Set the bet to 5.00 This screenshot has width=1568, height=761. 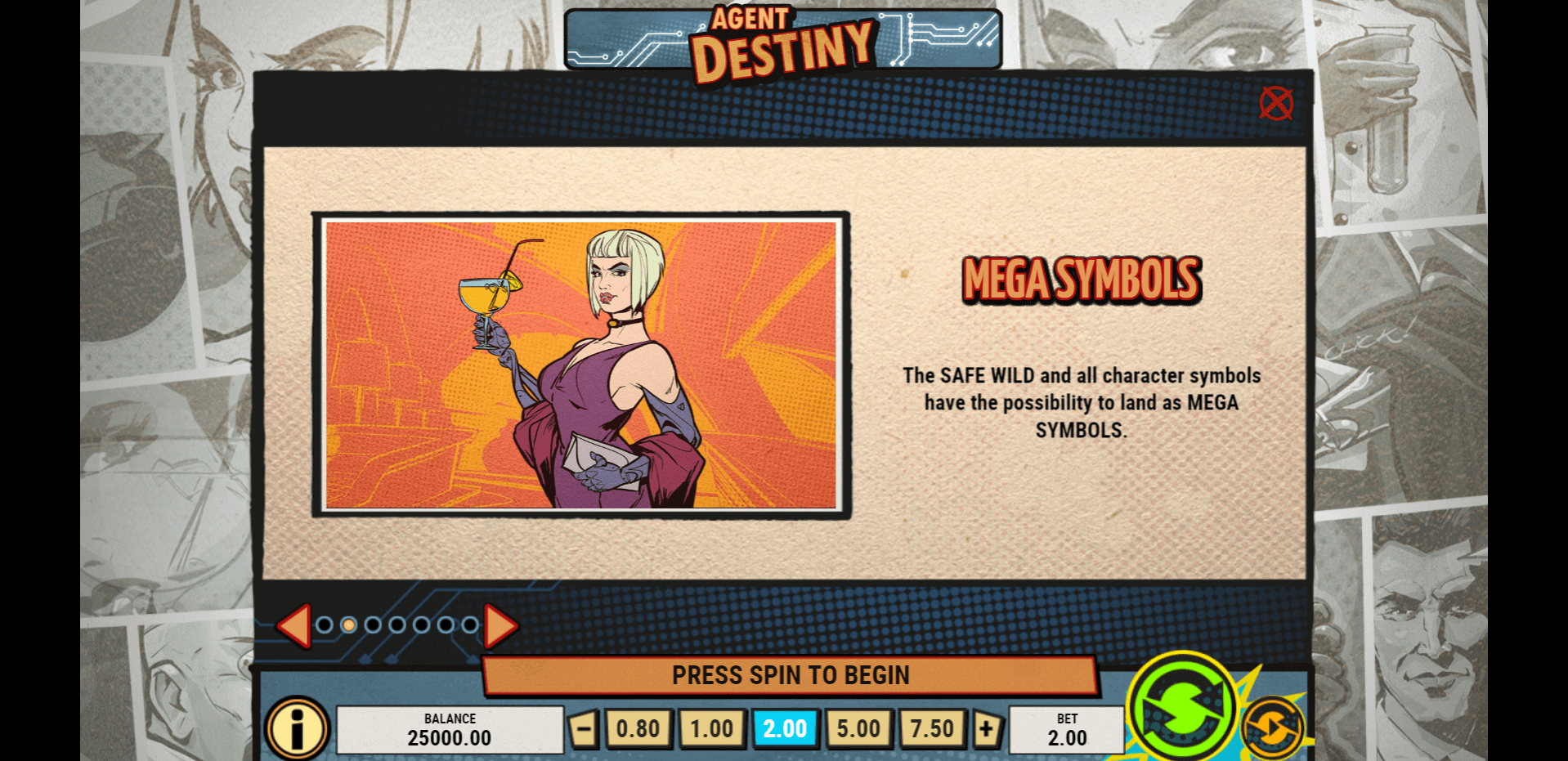coord(858,728)
